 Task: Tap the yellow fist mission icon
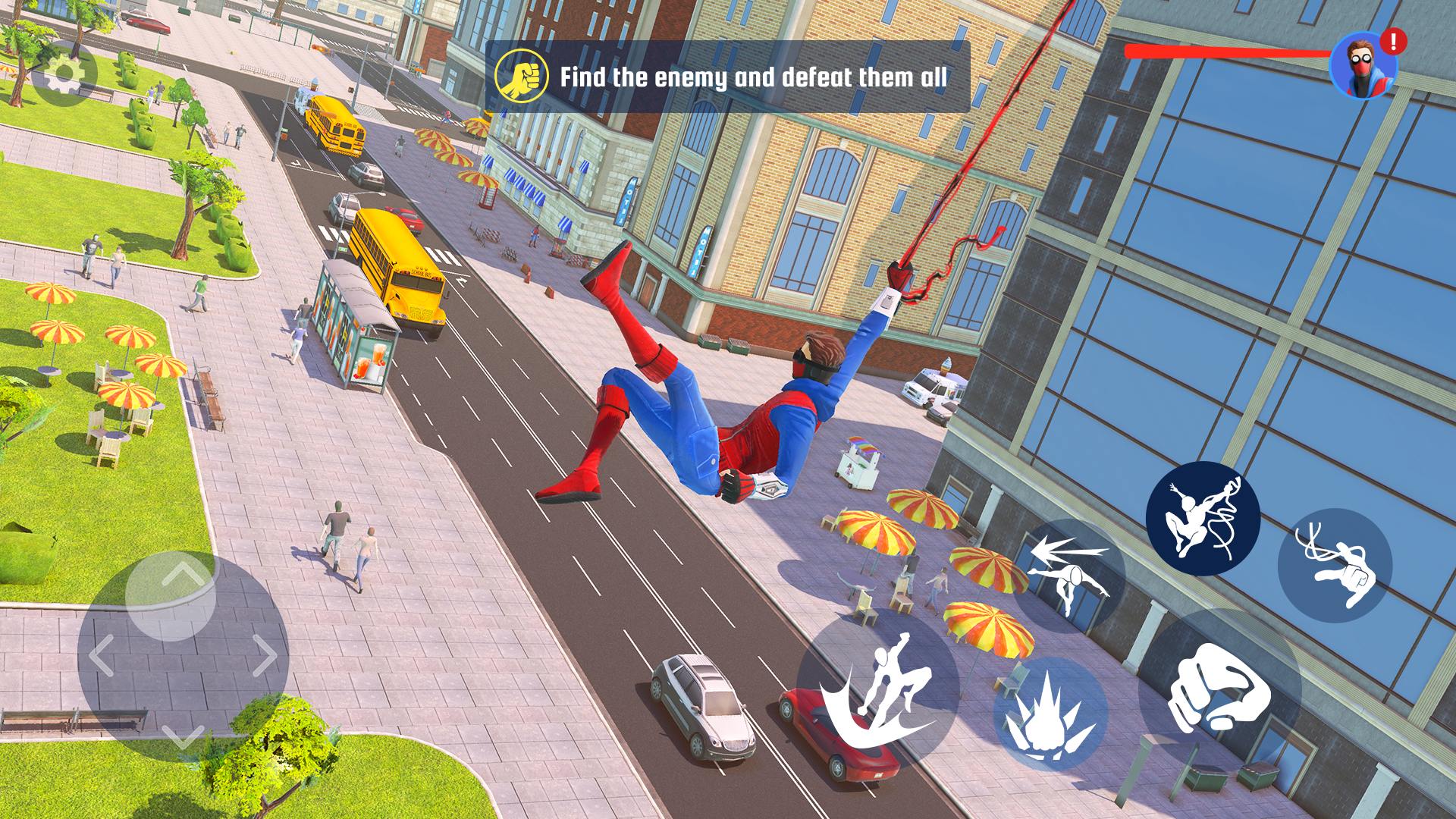522,74
